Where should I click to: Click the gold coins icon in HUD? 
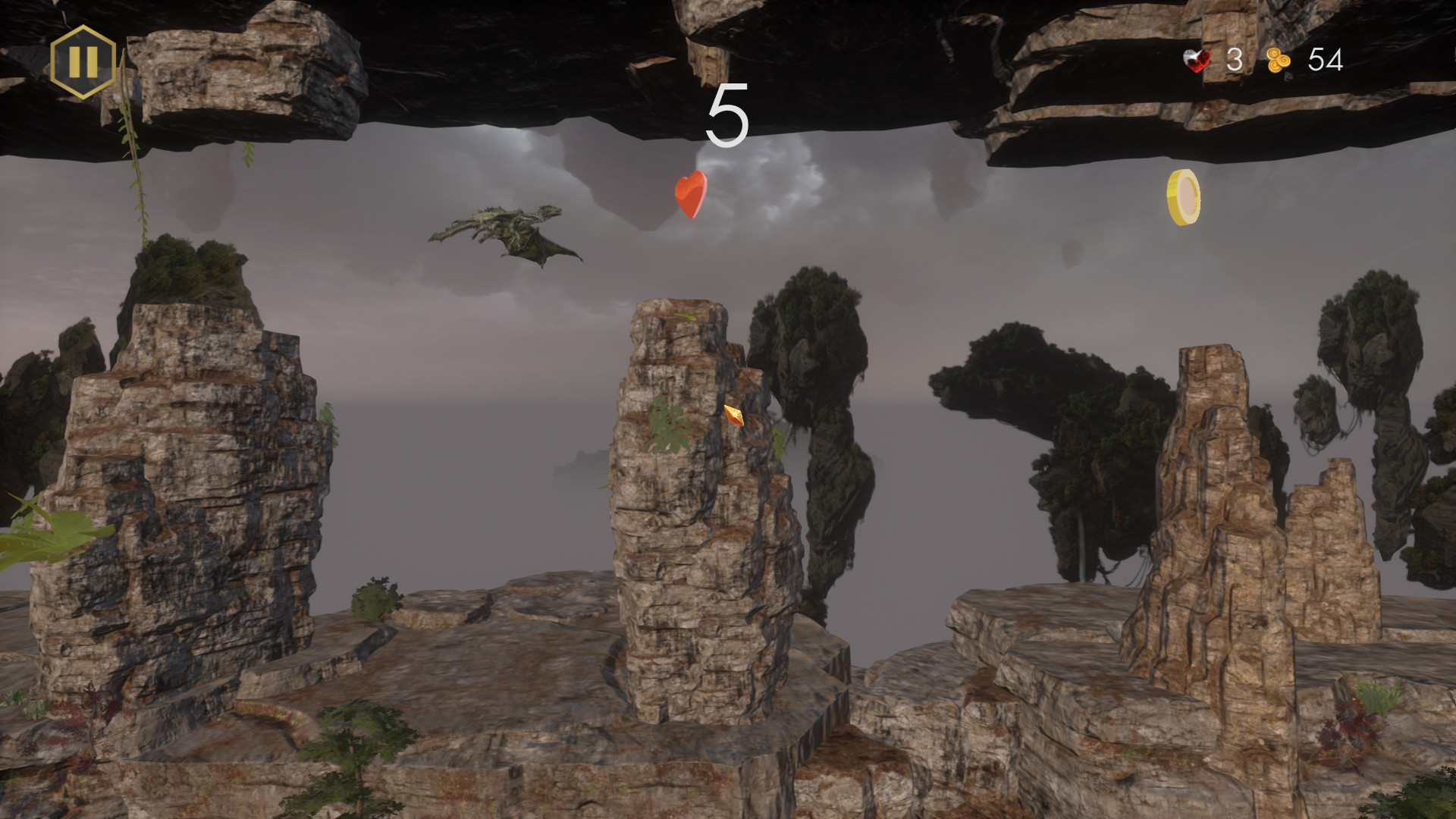point(1277,60)
